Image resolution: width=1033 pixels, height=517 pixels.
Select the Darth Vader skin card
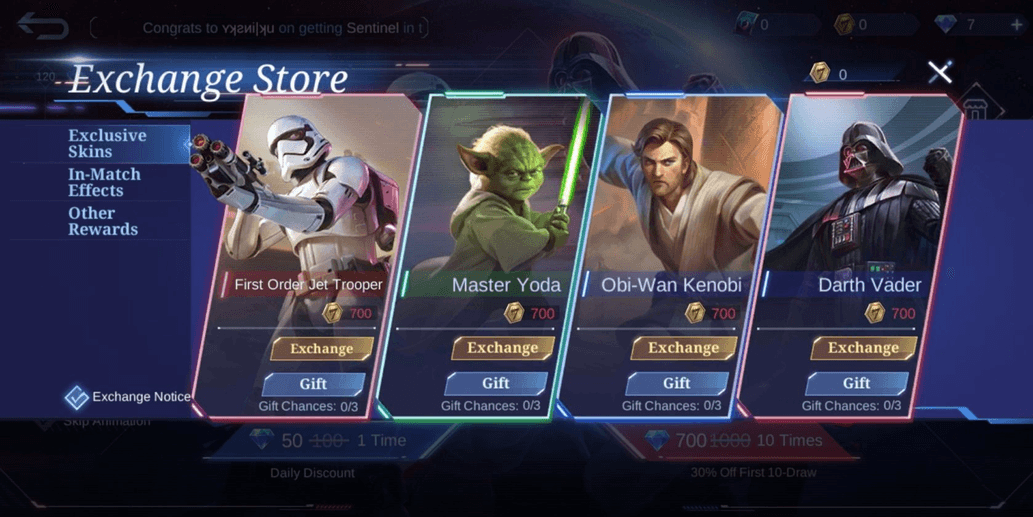pos(865,200)
